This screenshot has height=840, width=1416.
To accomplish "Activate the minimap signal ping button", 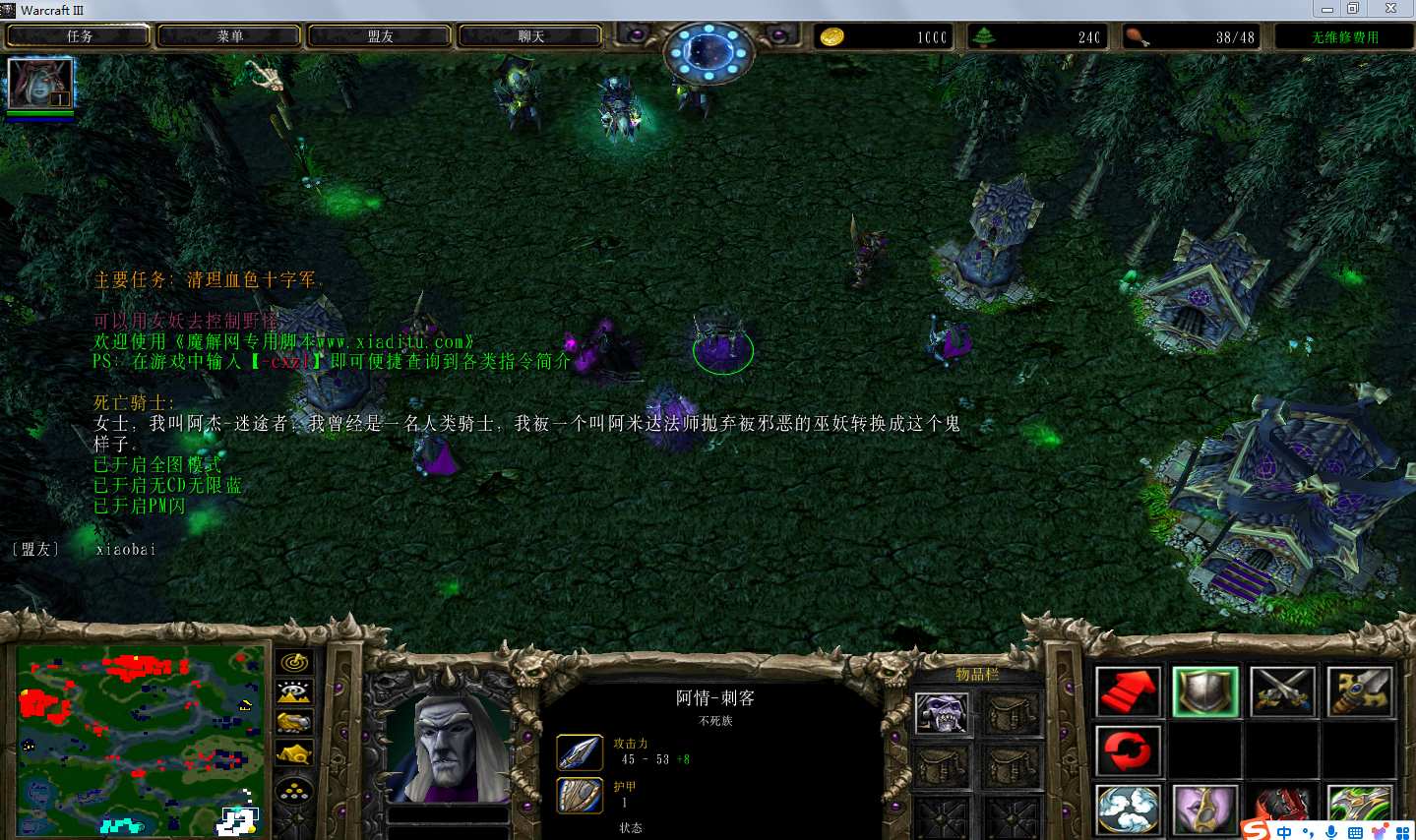I will click(294, 663).
